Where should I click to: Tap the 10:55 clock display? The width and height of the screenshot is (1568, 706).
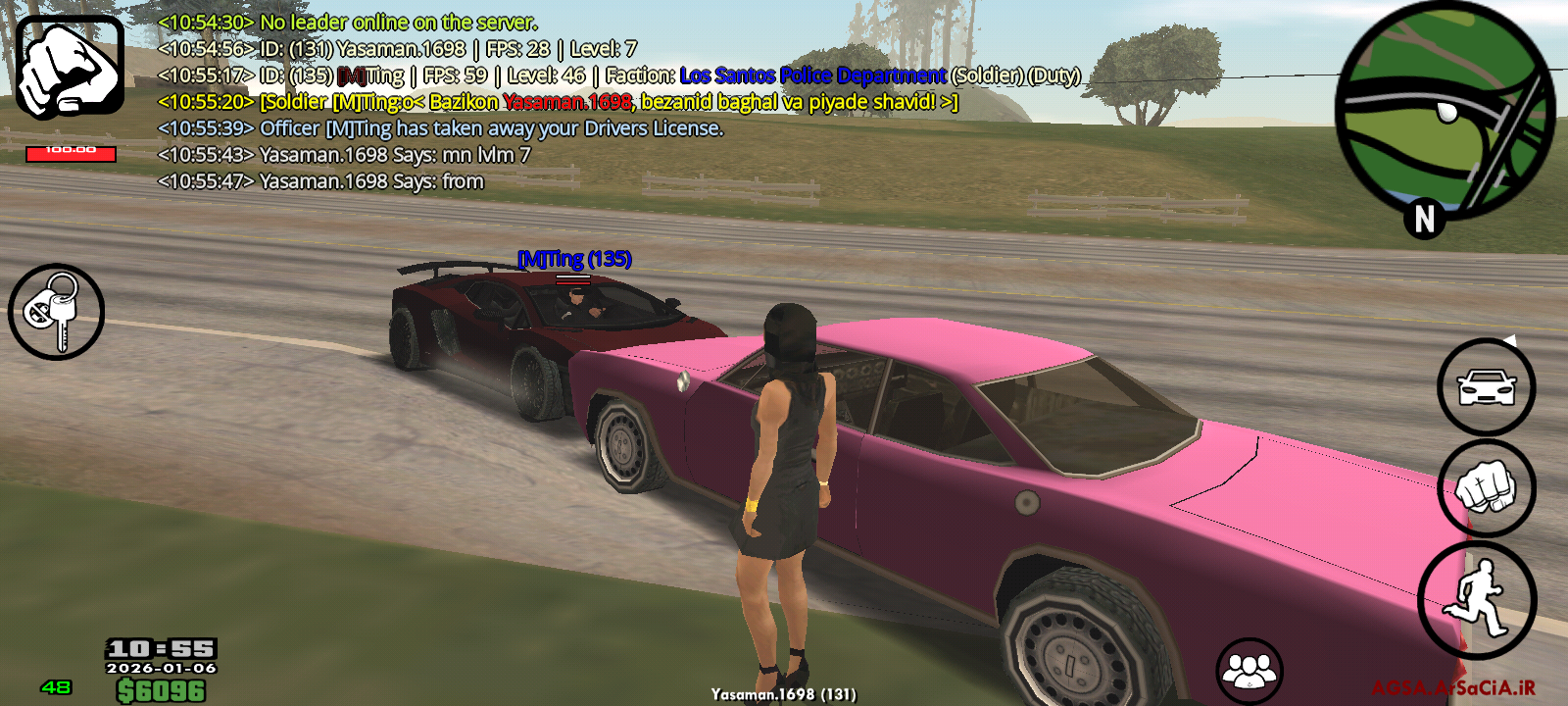coord(160,649)
